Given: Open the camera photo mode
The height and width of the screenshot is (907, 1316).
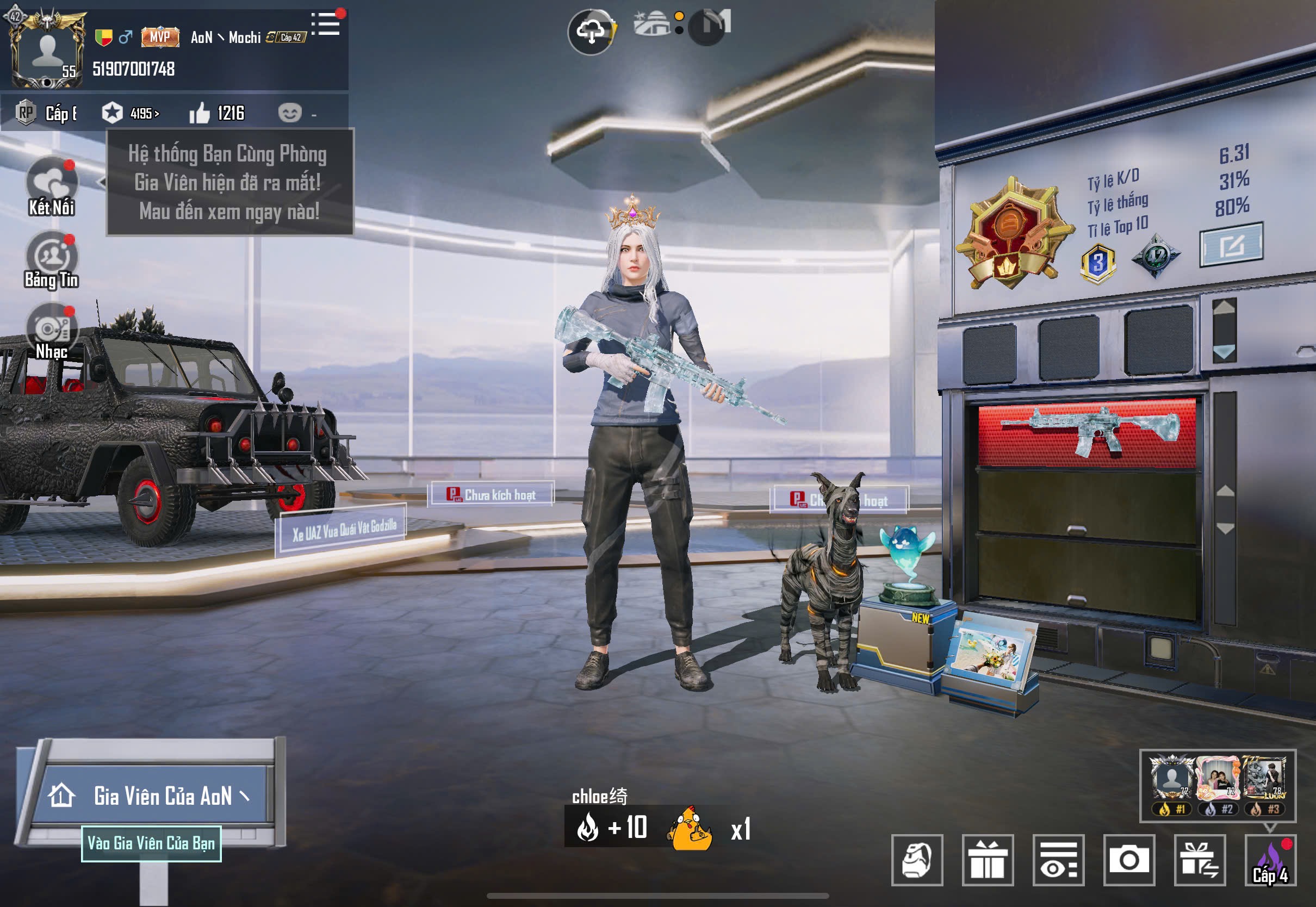Looking at the screenshot, I should (x=1129, y=860).
